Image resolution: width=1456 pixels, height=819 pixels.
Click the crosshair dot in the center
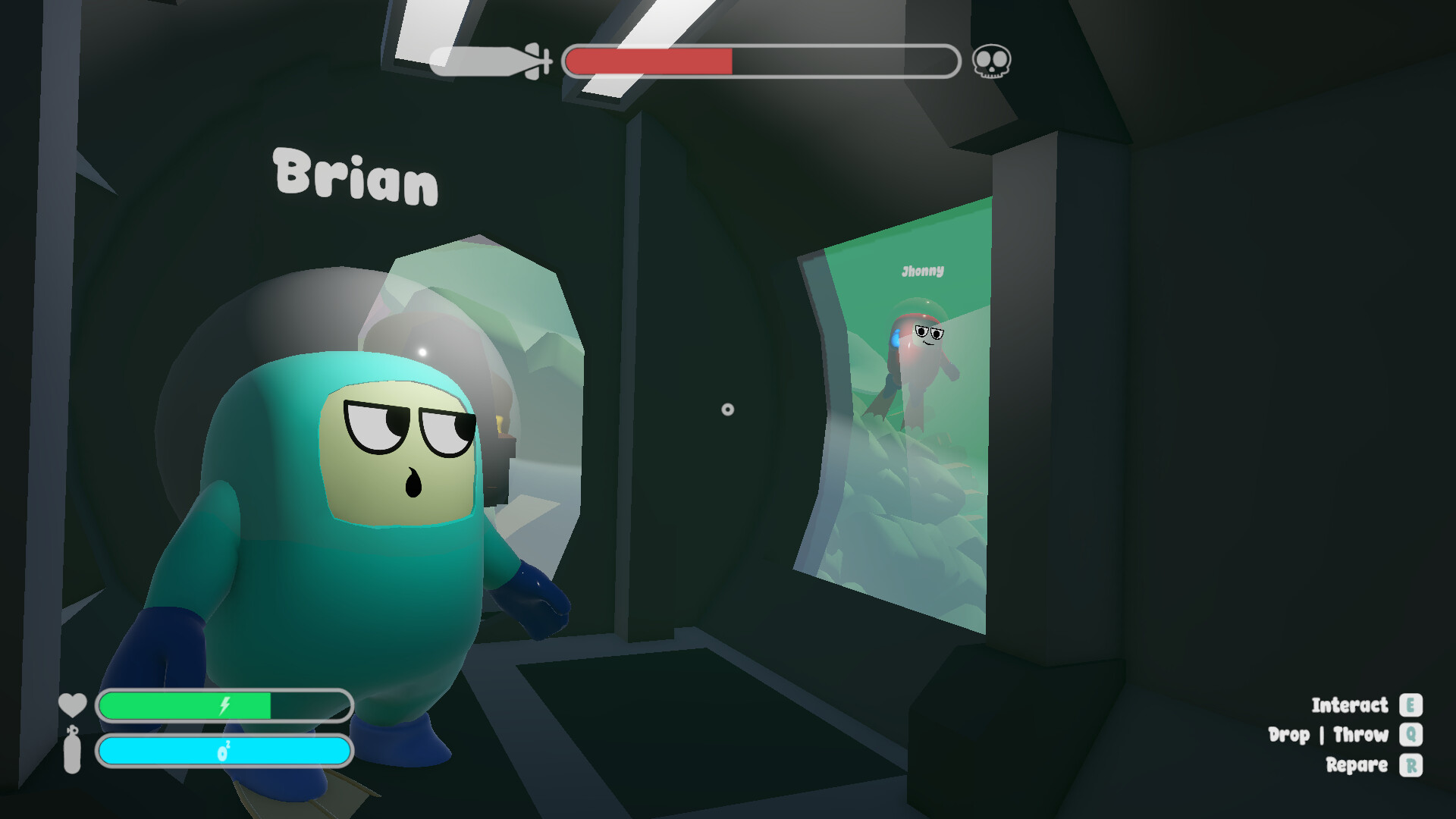(x=727, y=409)
